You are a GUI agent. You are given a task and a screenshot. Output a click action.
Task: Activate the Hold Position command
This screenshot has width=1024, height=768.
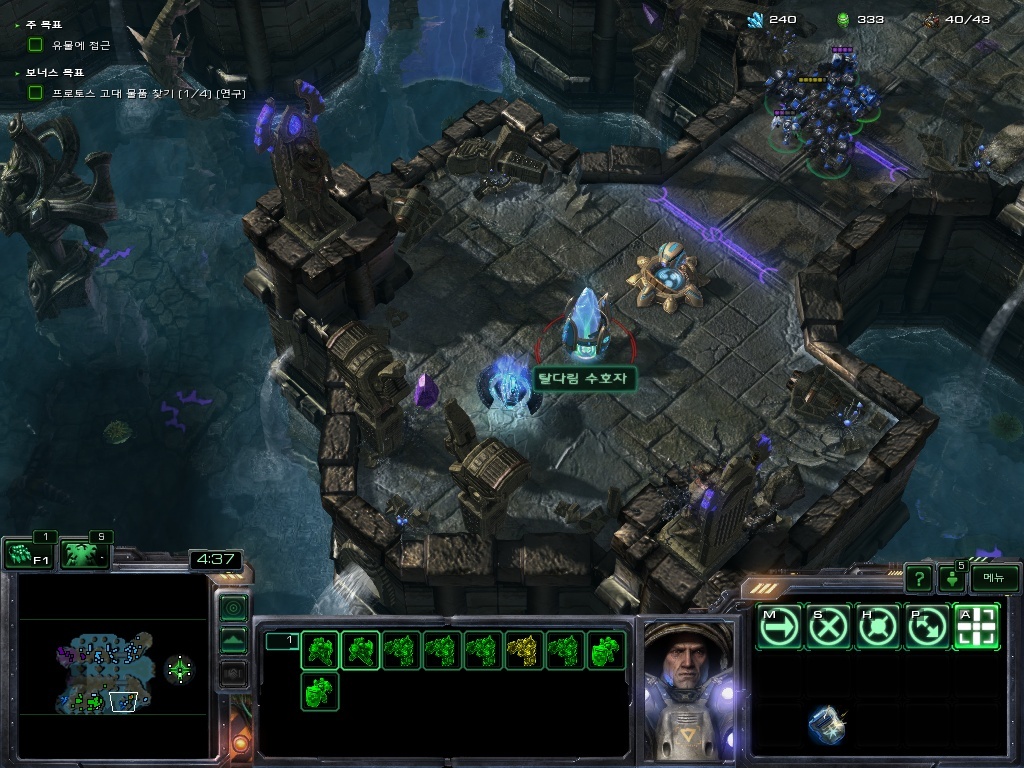click(x=879, y=627)
